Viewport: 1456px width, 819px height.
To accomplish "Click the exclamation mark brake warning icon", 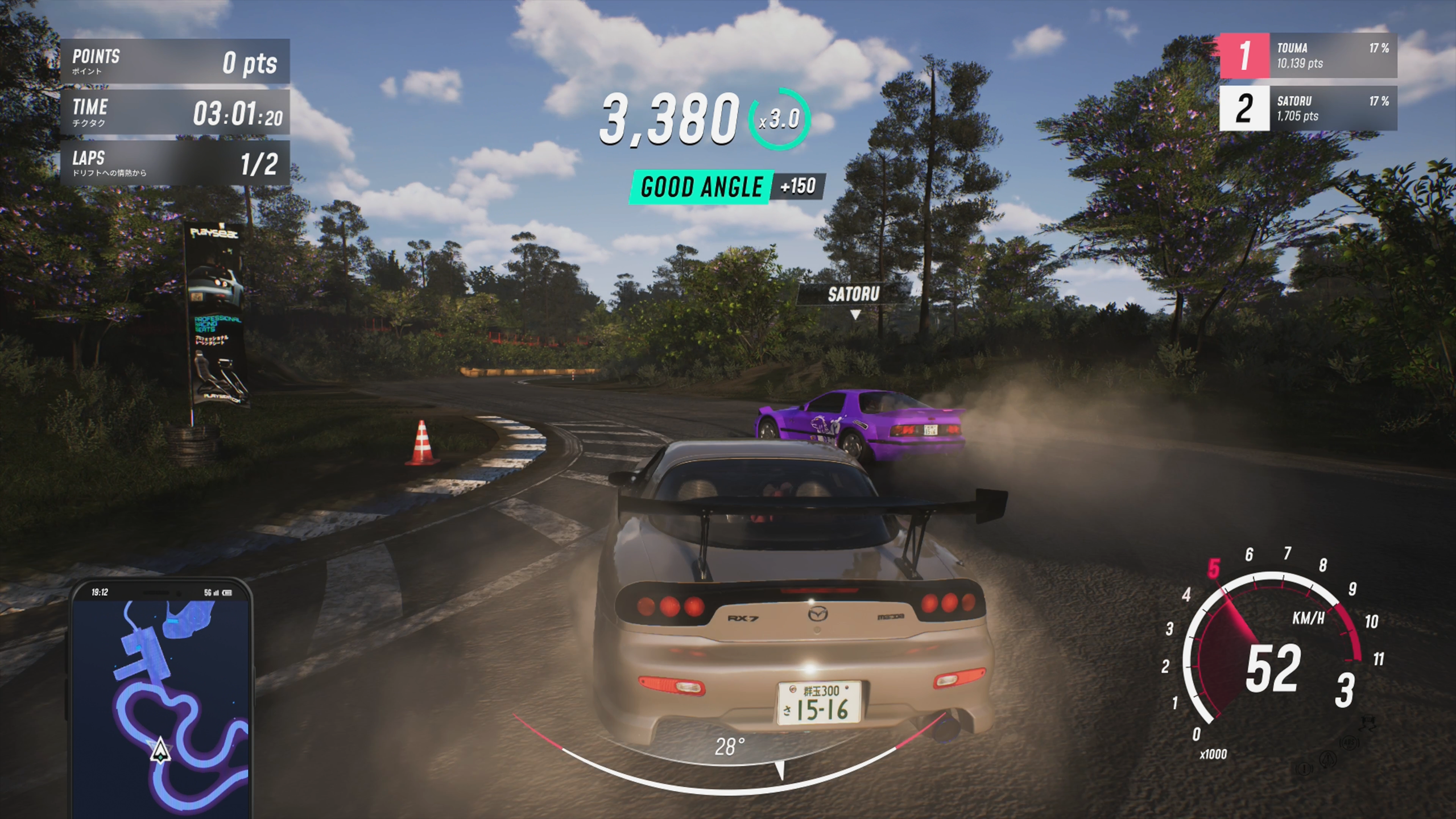I will pyautogui.click(x=1304, y=769).
